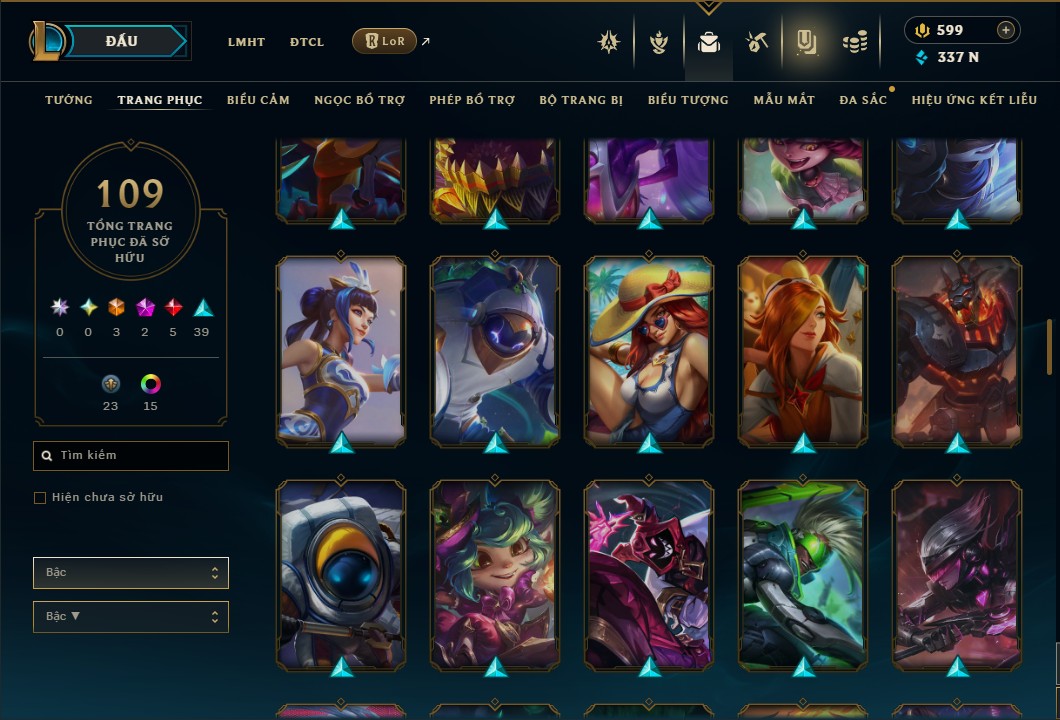Select the straw-hat Miss Fortune skin card
The image size is (1060, 720).
(649, 350)
